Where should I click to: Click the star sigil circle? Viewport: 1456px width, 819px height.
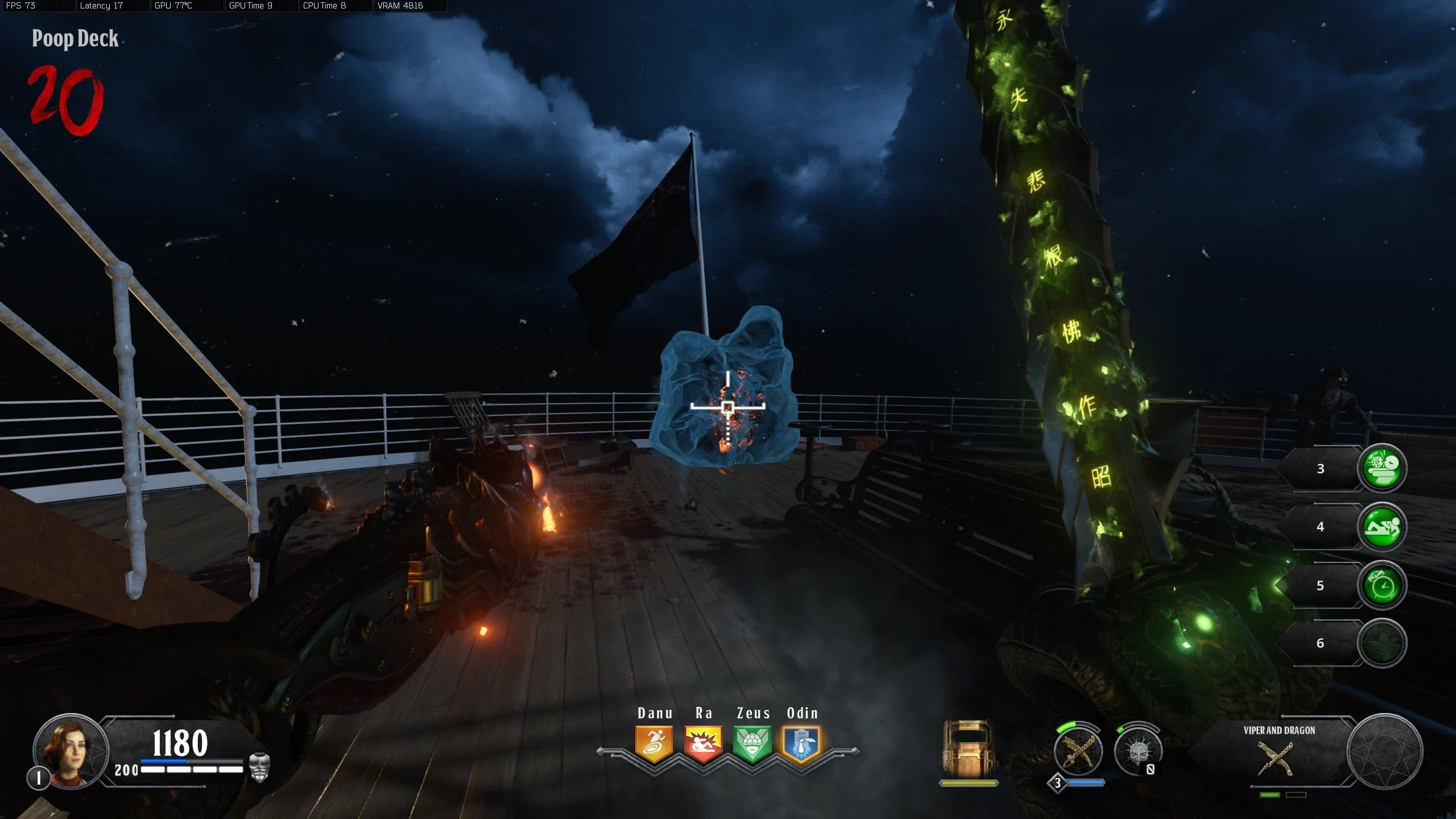(1384, 752)
